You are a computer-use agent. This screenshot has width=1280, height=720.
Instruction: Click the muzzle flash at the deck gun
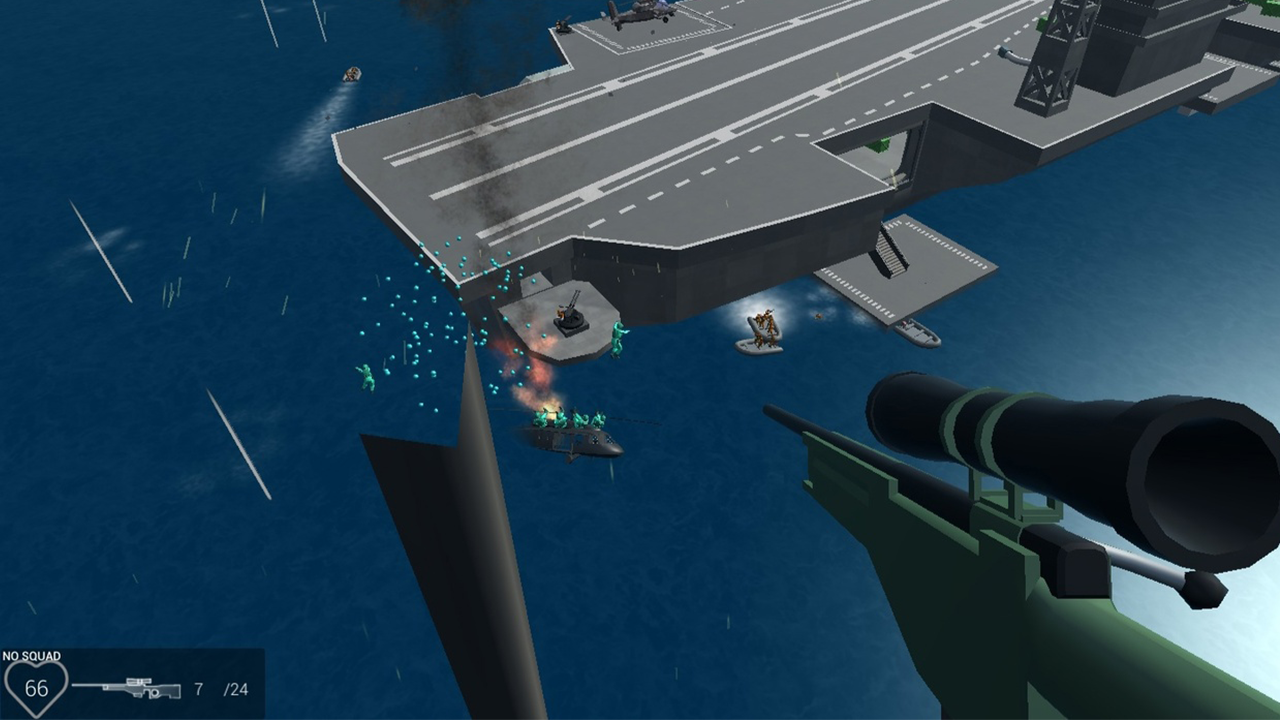(x=560, y=313)
